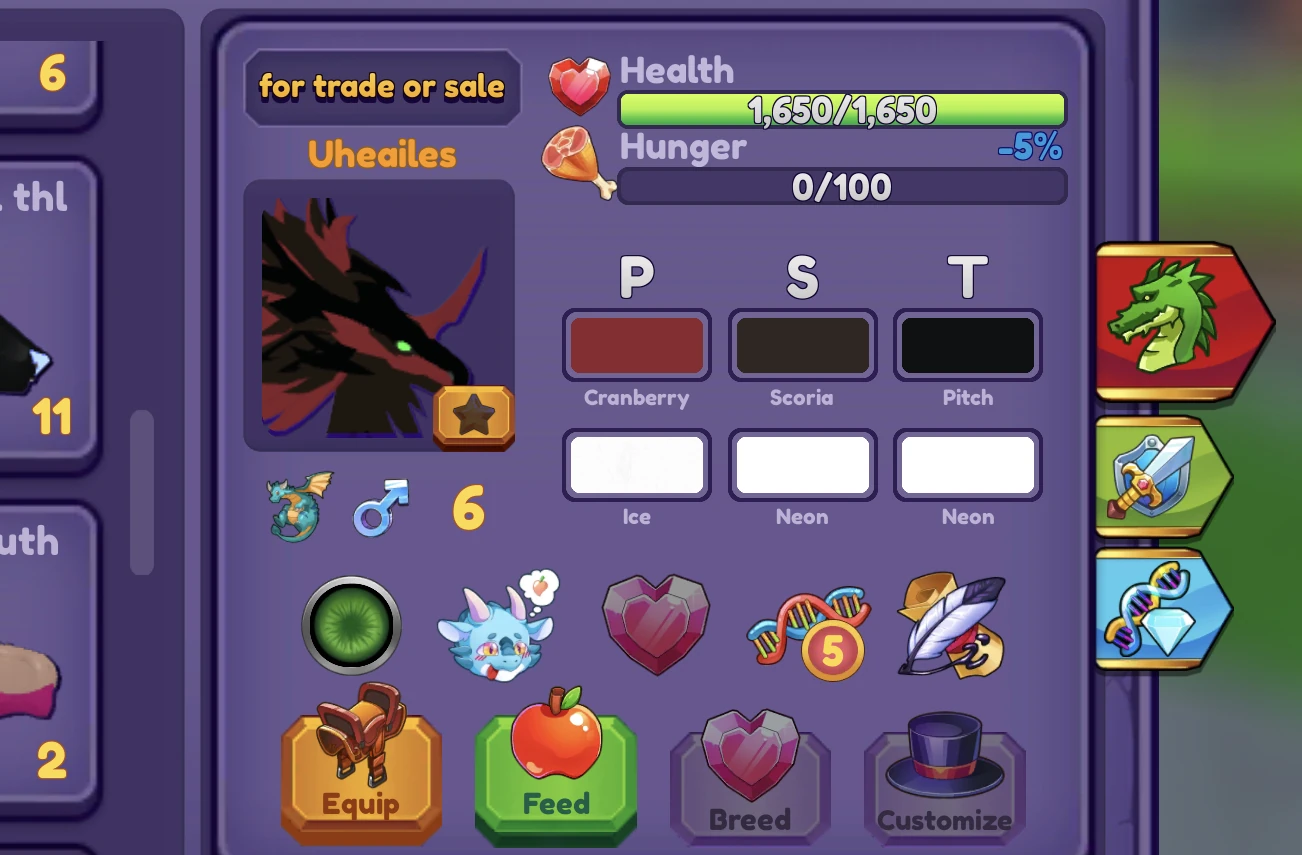This screenshot has height=855, width=1302.
Task: Click the green eye color indicator icon
Action: [x=350, y=624]
